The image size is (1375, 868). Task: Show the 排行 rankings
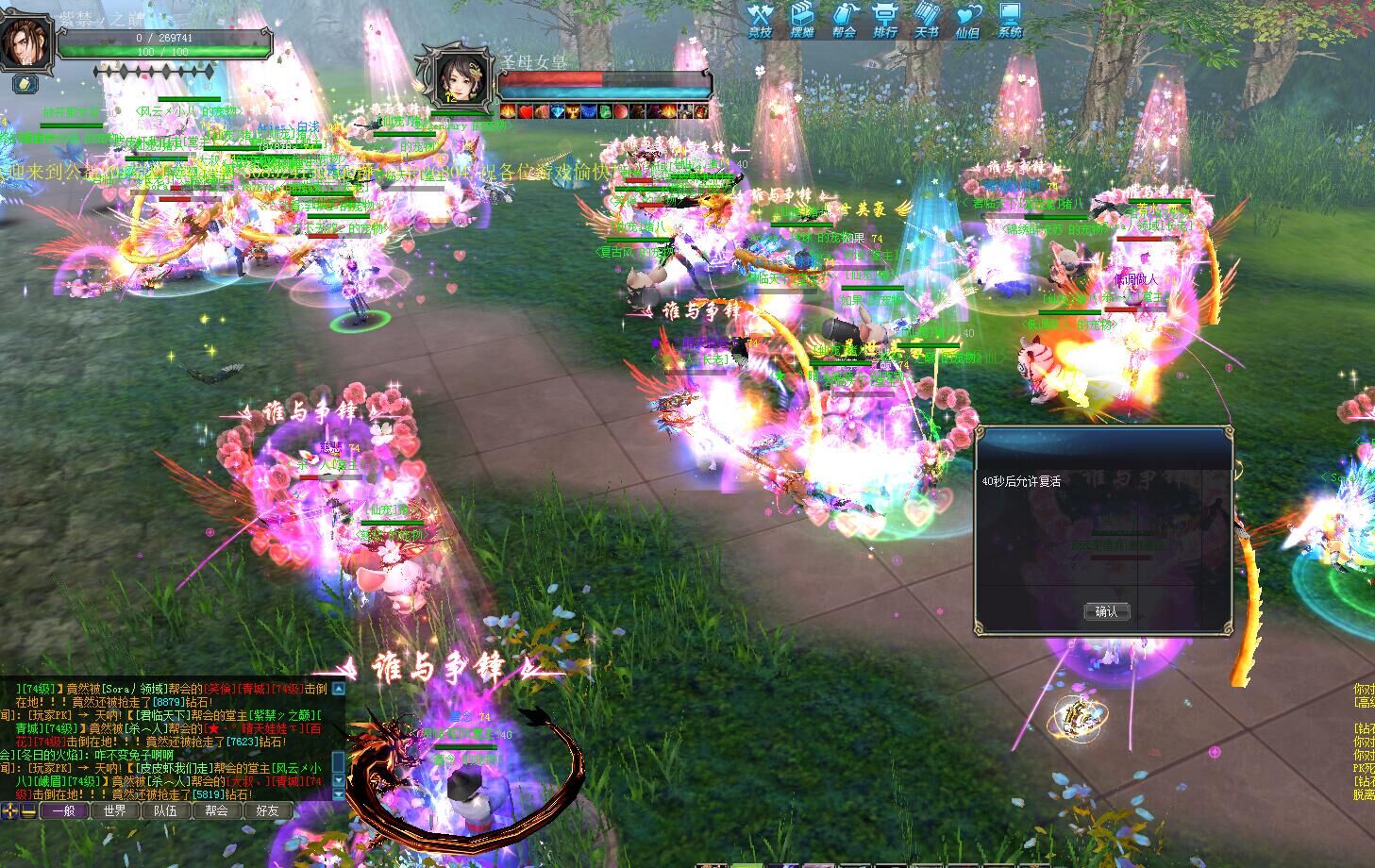tap(885, 19)
